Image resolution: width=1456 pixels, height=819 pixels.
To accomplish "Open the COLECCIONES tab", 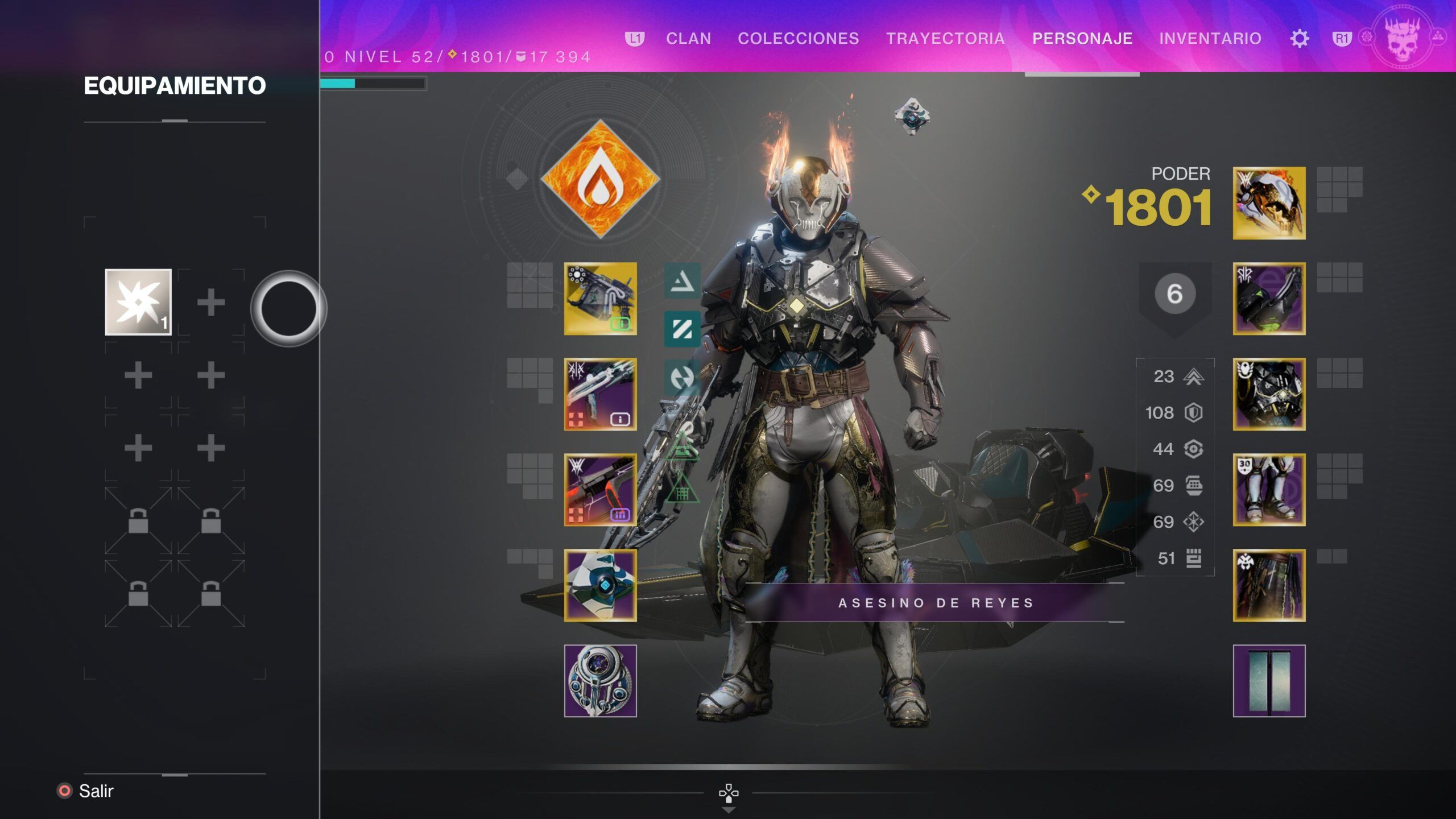I will [798, 39].
